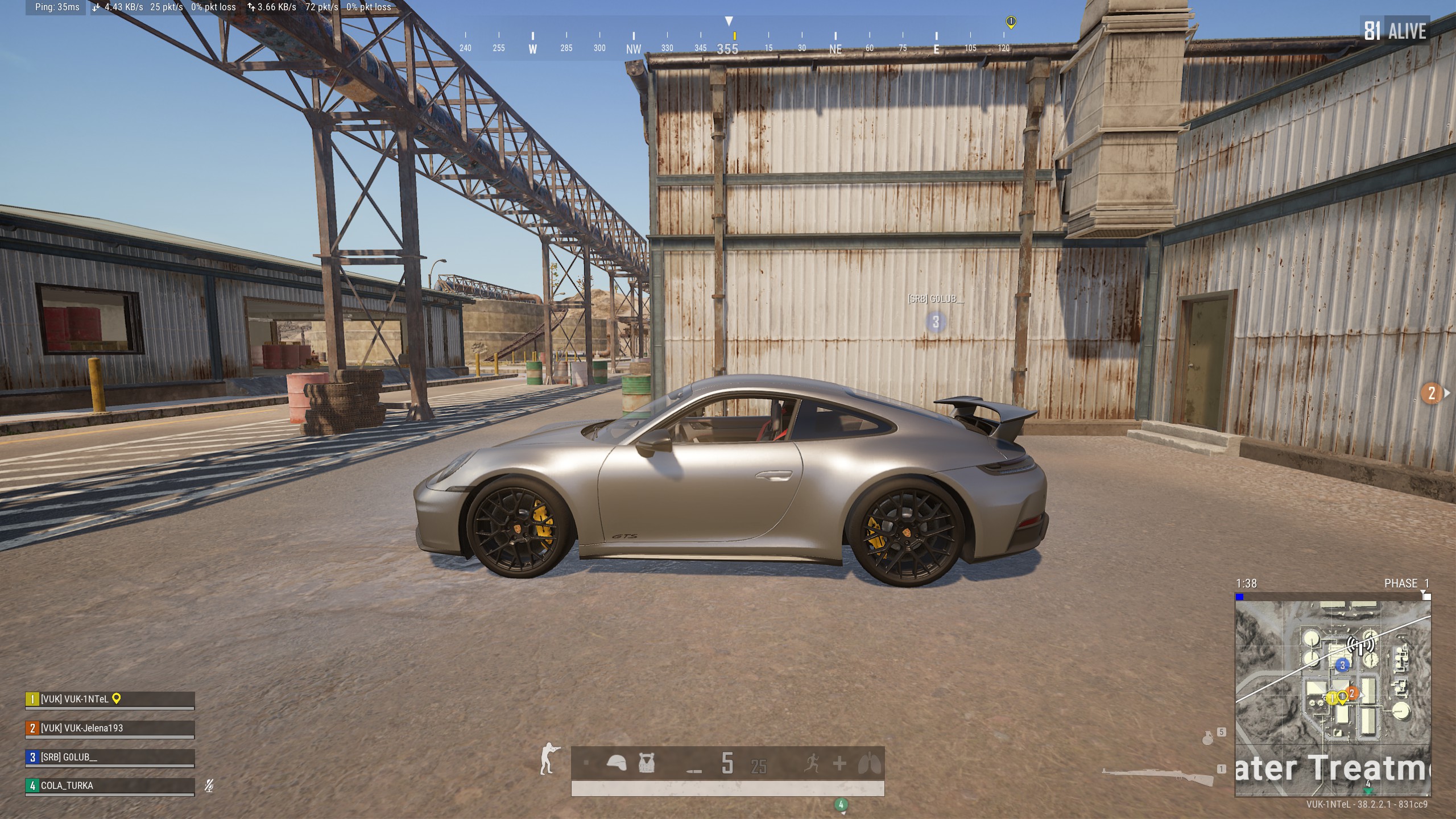The image size is (1456, 819).
Task: Click the orange teammate 2 marker on minimap
Action: (x=1352, y=693)
